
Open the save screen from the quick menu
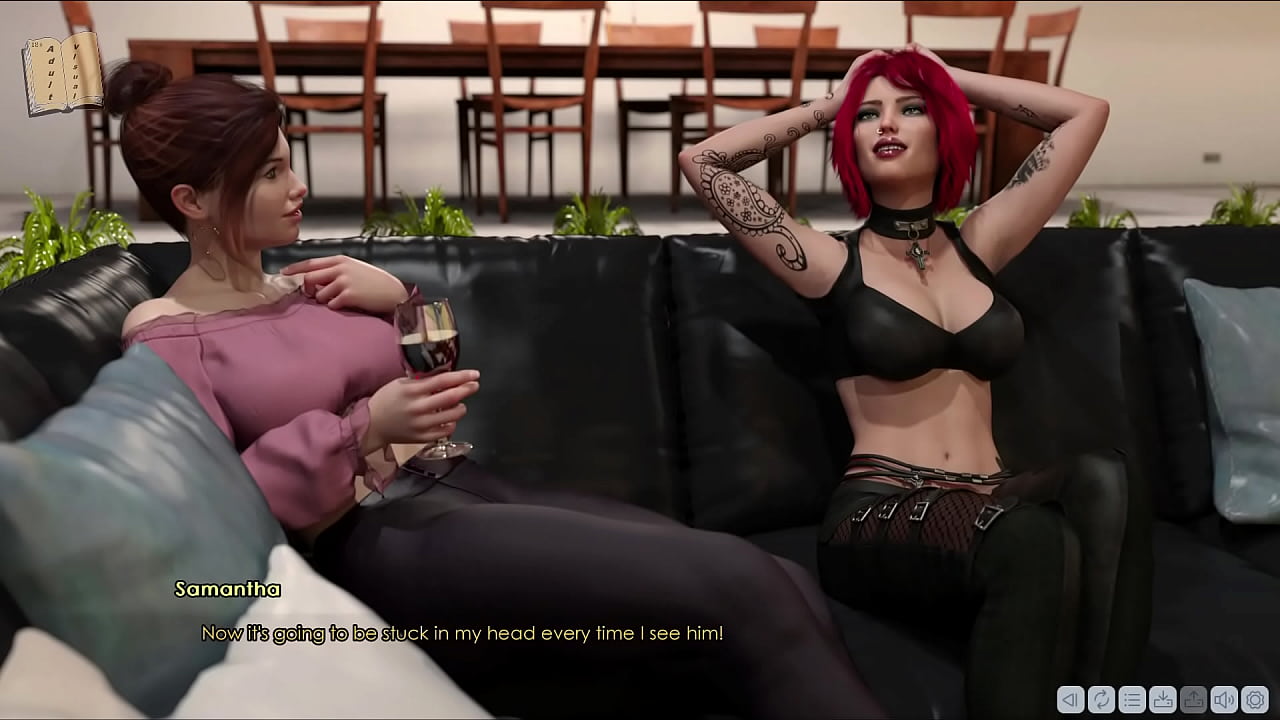pyautogui.click(x=1163, y=701)
